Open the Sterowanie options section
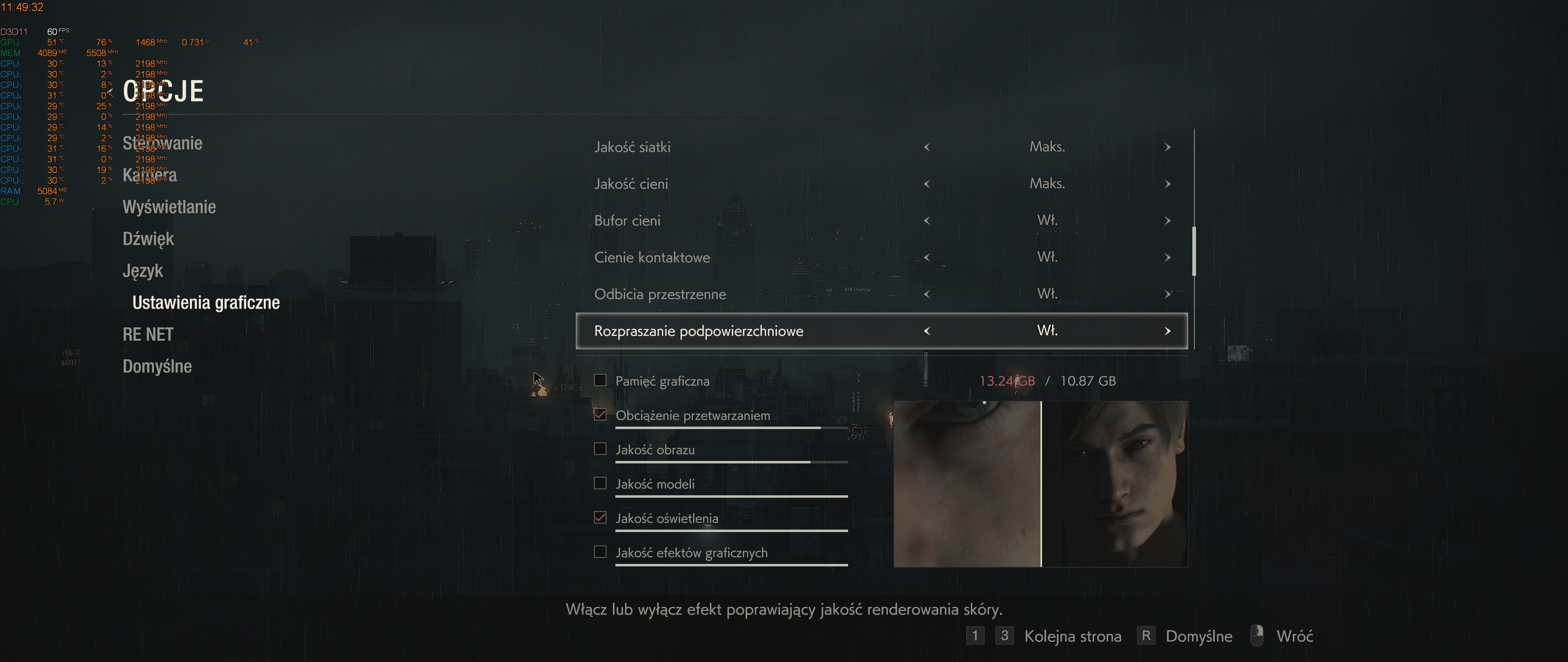Image resolution: width=1568 pixels, height=662 pixels. pyautogui.click(x=163, y=143)
